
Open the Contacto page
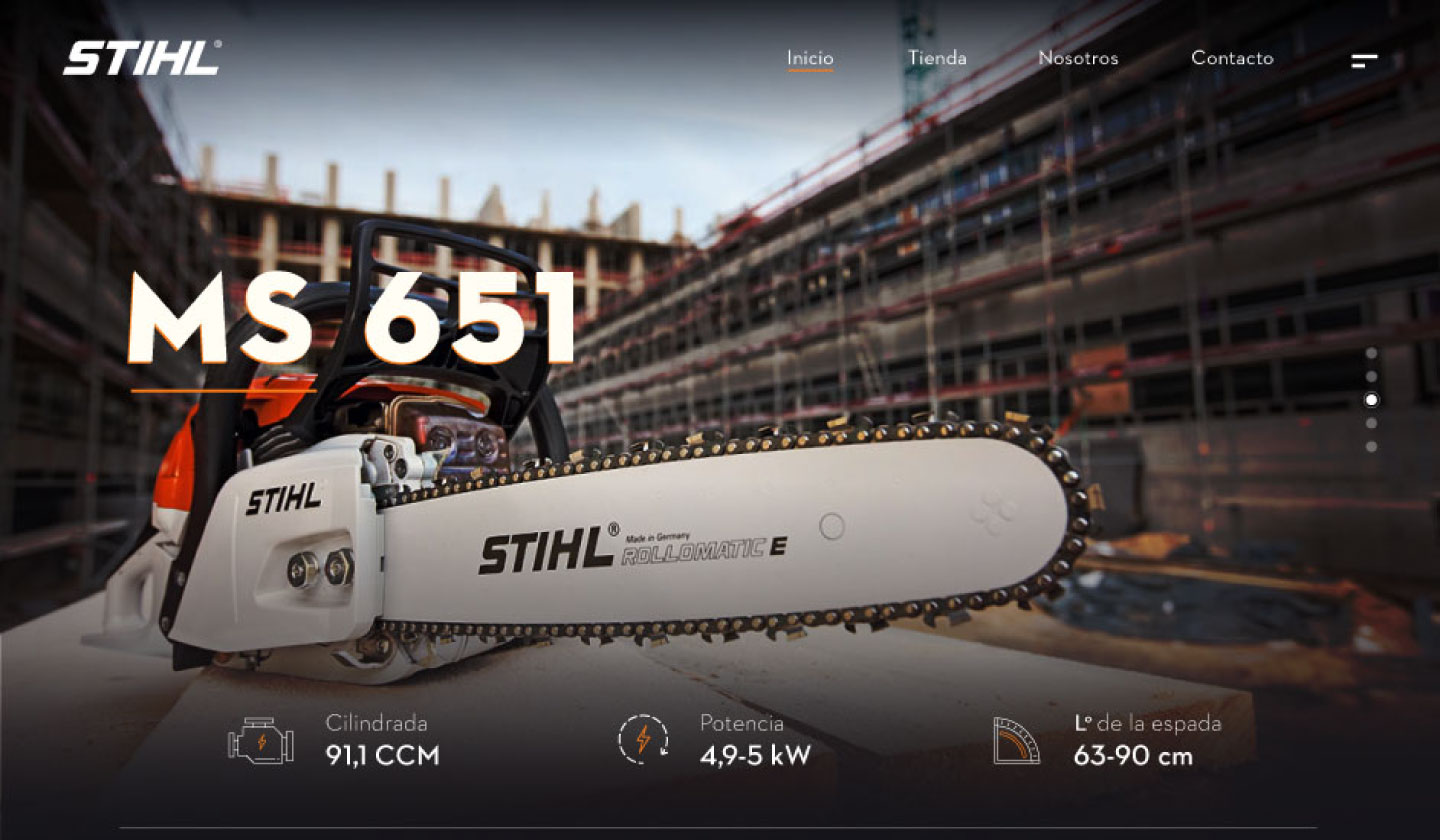pos(1232,58)
